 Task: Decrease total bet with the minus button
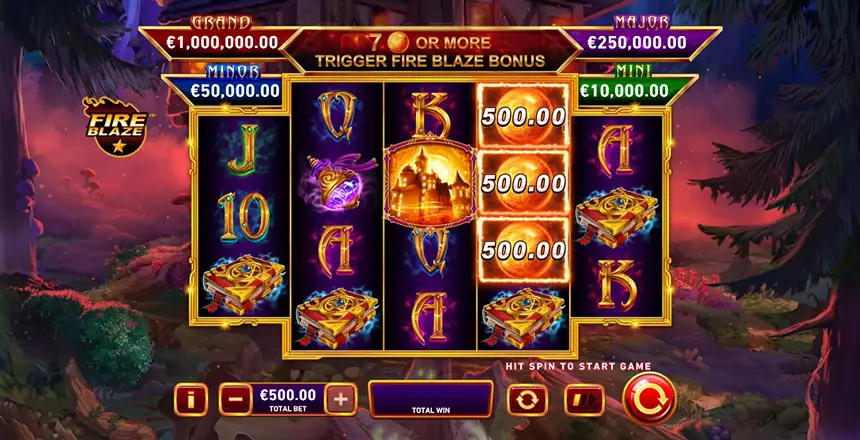click(x=235, y=400)
